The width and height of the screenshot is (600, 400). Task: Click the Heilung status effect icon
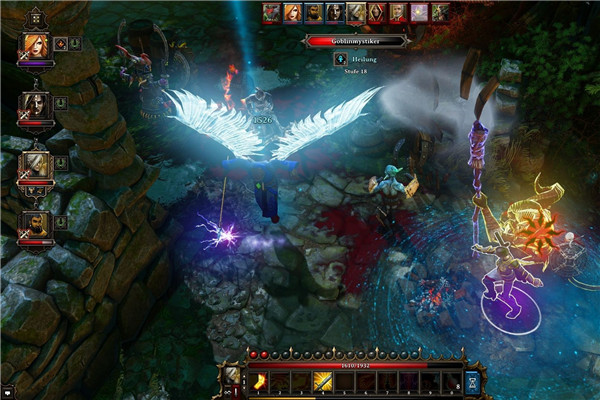click(340, 59)
